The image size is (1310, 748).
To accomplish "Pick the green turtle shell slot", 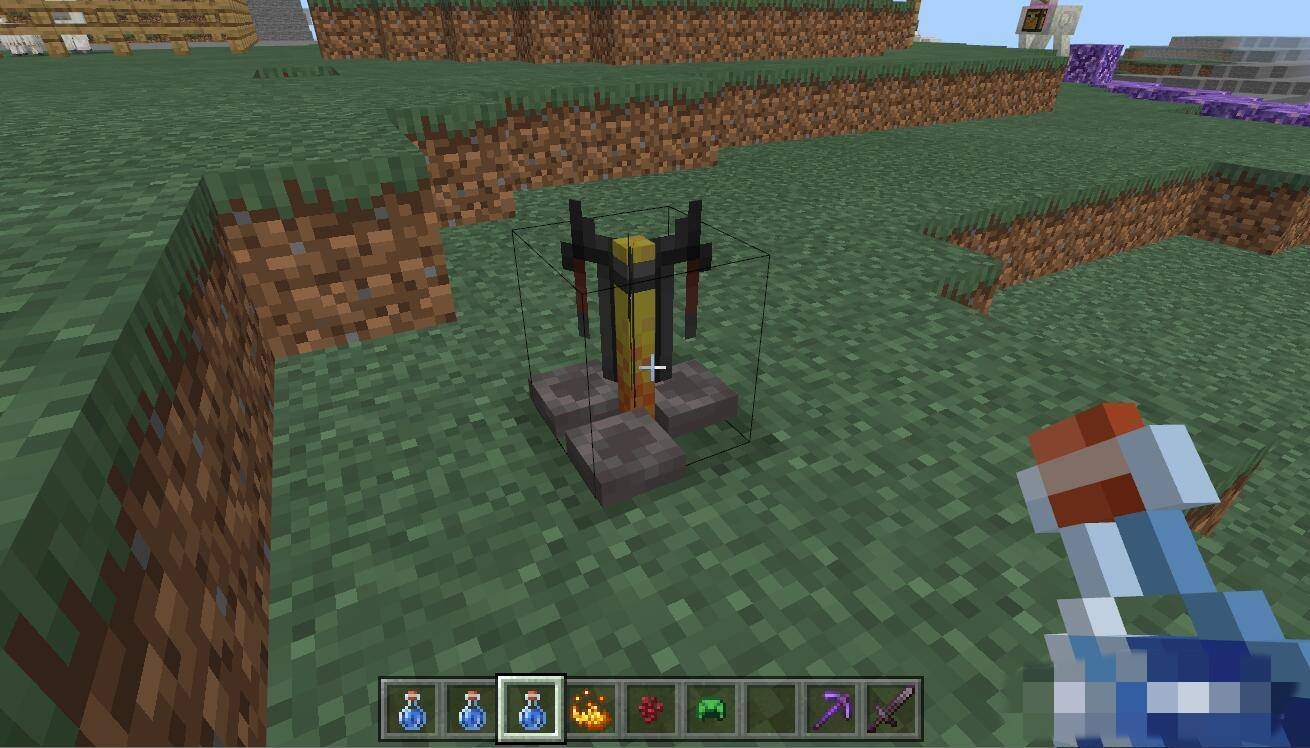I will point(710,710).
